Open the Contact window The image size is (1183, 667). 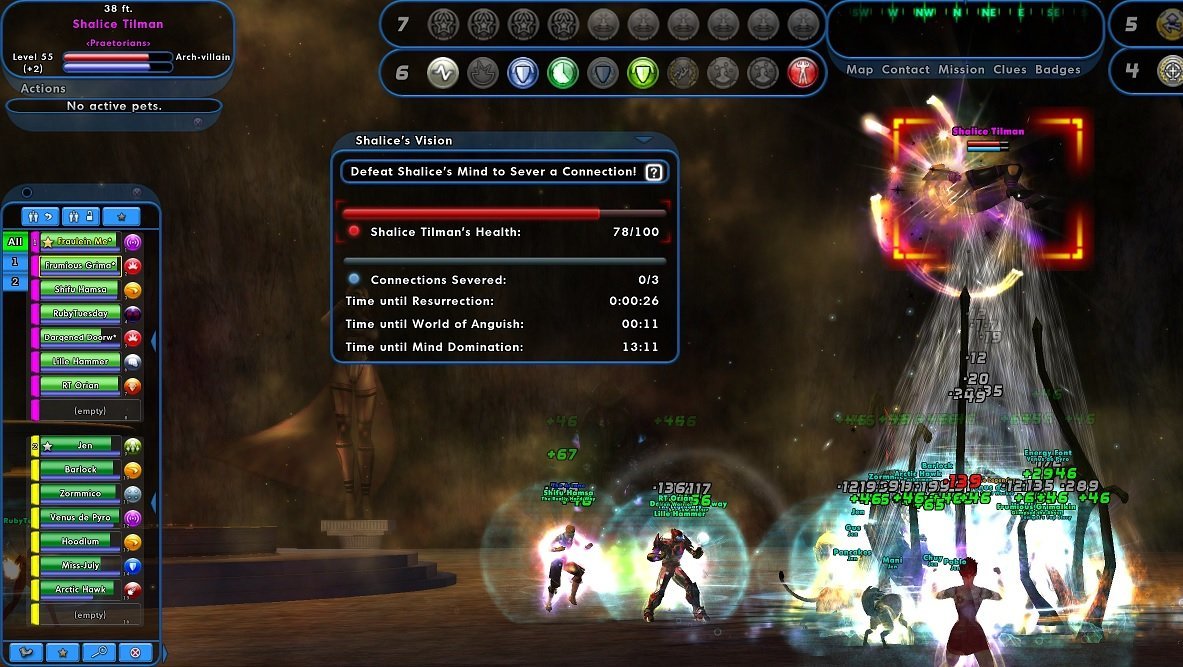[x=906, y=70]
